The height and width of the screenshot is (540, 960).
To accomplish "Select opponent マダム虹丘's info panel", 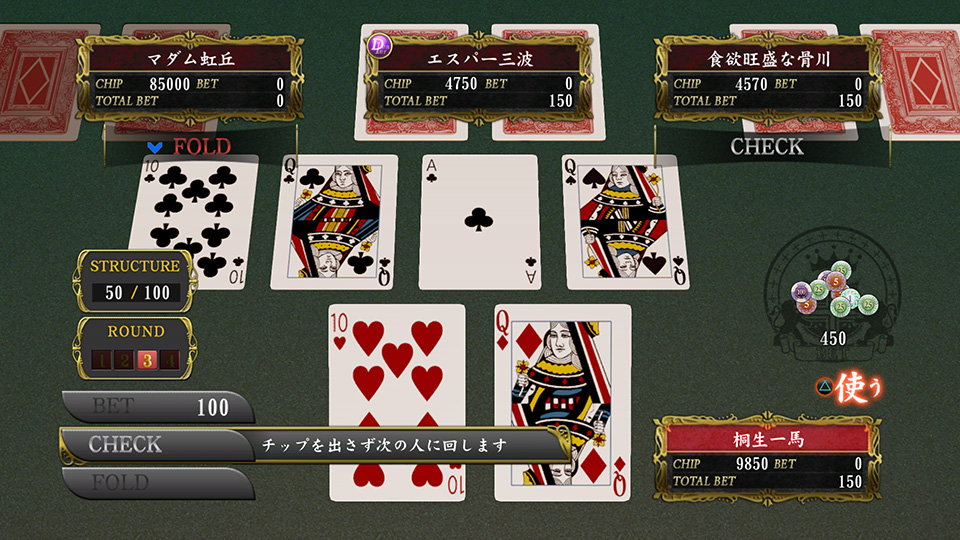I will (x=189, y=77).
